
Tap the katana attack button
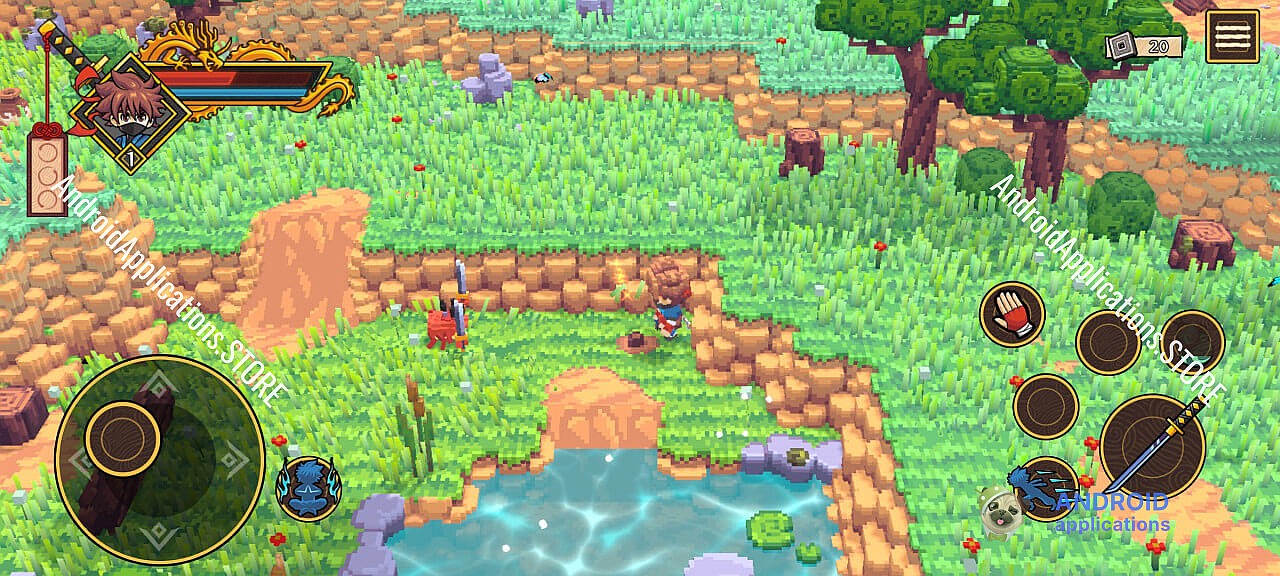pyautogui.click(x=1152, y=445)
